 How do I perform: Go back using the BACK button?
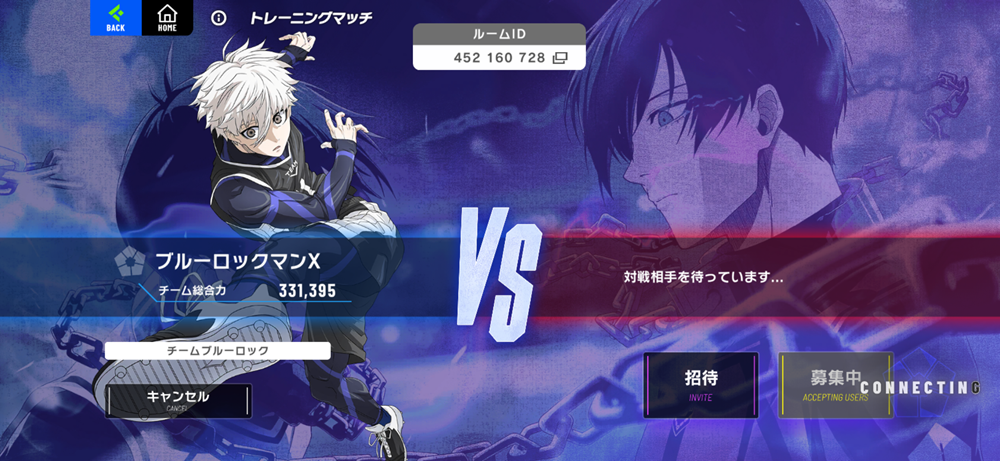point(115,18)
